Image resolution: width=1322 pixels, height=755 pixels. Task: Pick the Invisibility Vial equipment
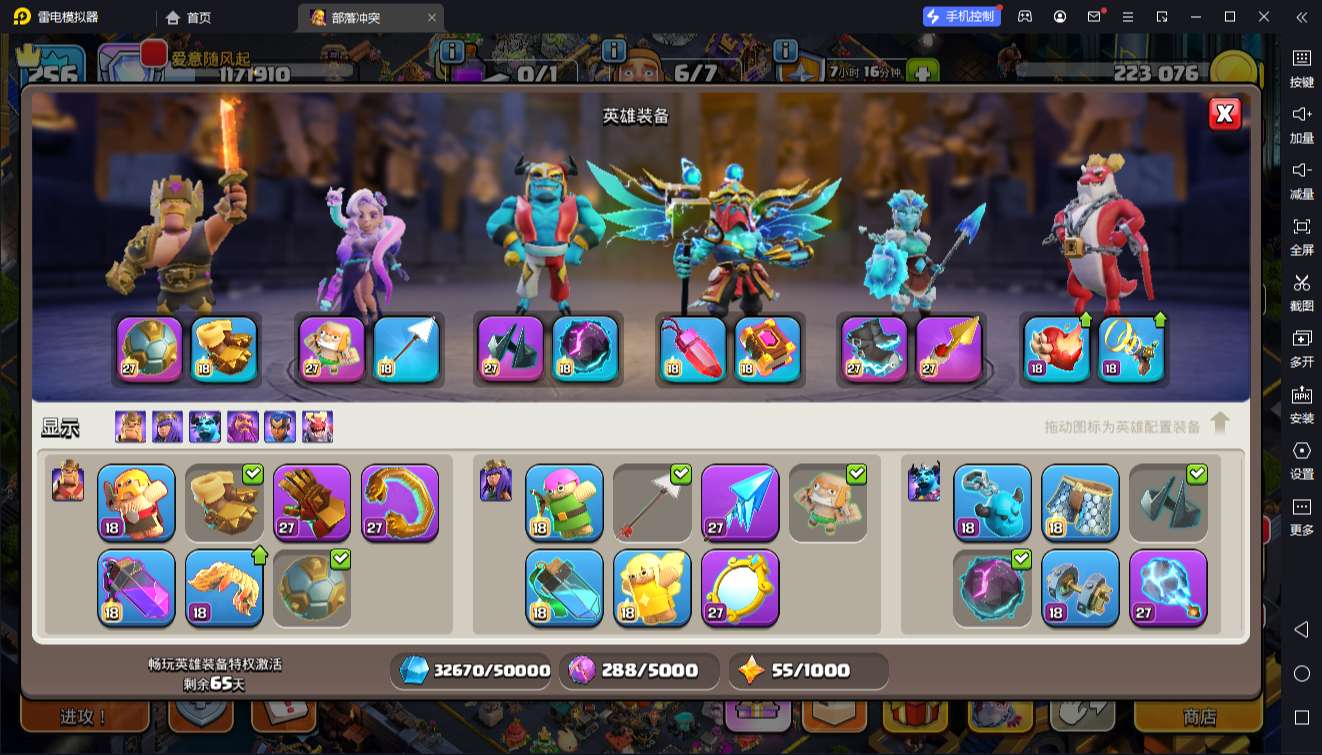pyautogui.click(x=564, y=587)
